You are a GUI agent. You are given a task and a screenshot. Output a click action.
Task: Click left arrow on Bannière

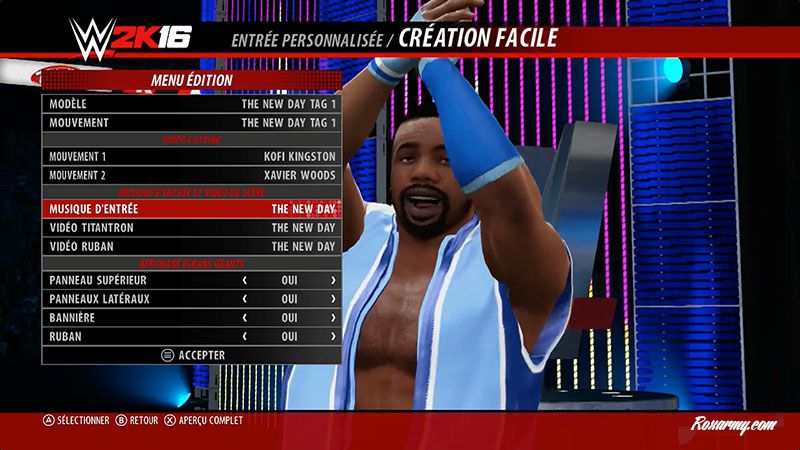pyautogui.click(x=246, y=318)
